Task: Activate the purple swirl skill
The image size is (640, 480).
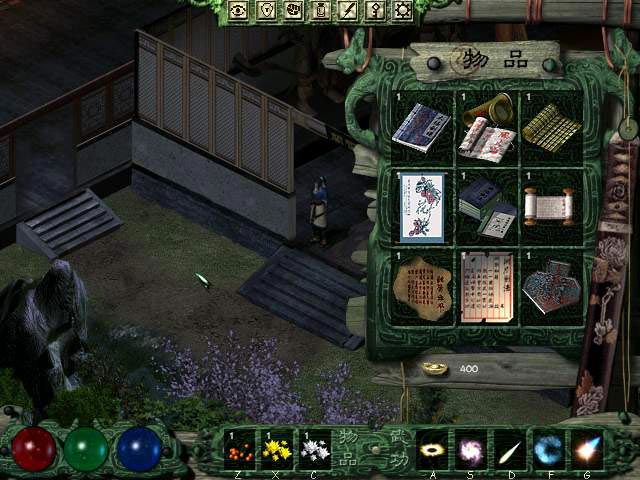Action: pos(471,448)
